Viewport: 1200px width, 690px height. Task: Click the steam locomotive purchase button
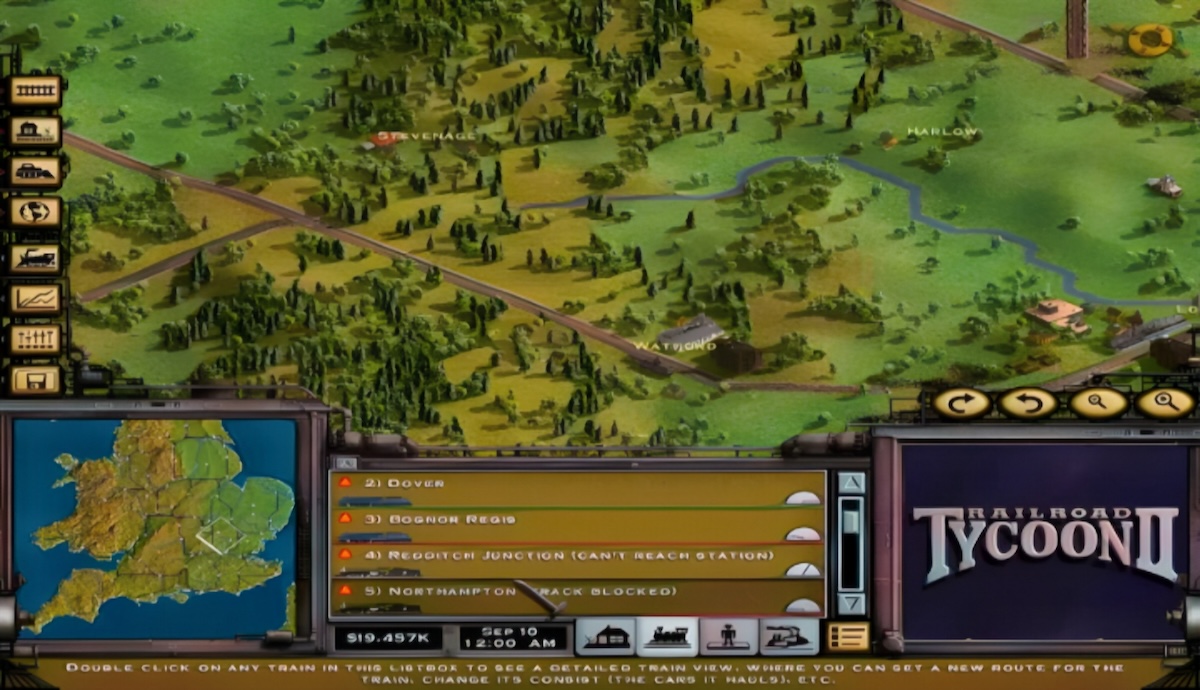click(x=36, y=258)
